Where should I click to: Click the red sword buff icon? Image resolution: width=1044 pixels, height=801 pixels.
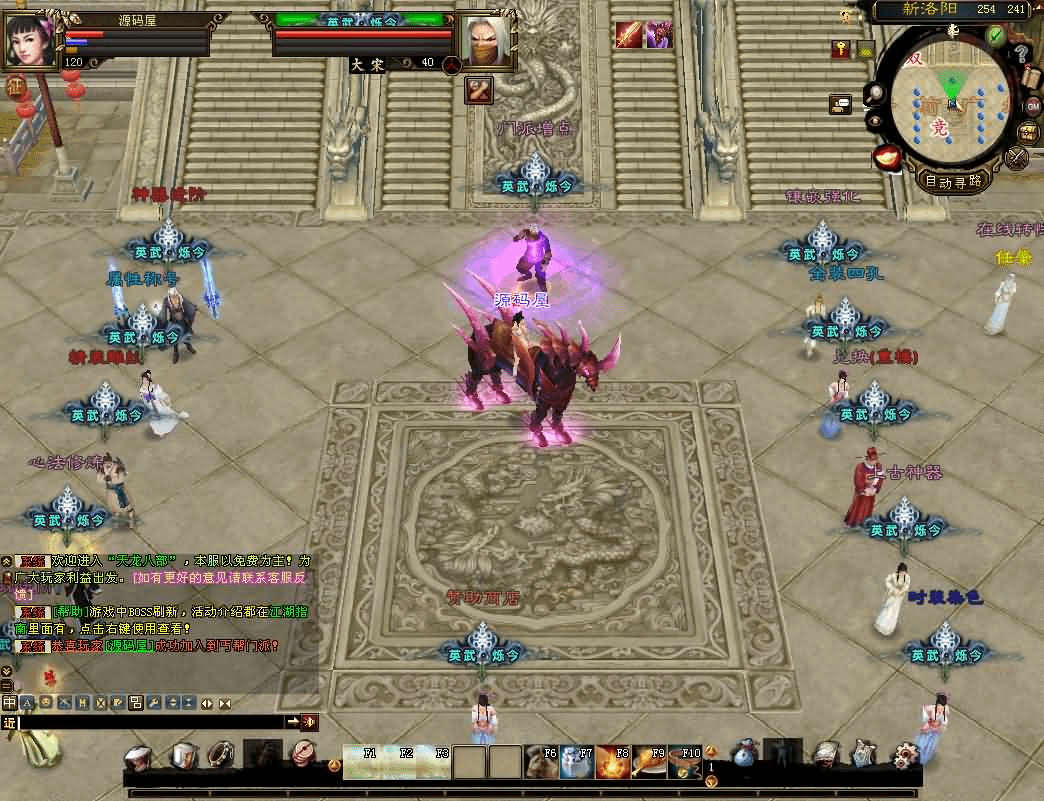pyautogui.click(x=628, y=35)
